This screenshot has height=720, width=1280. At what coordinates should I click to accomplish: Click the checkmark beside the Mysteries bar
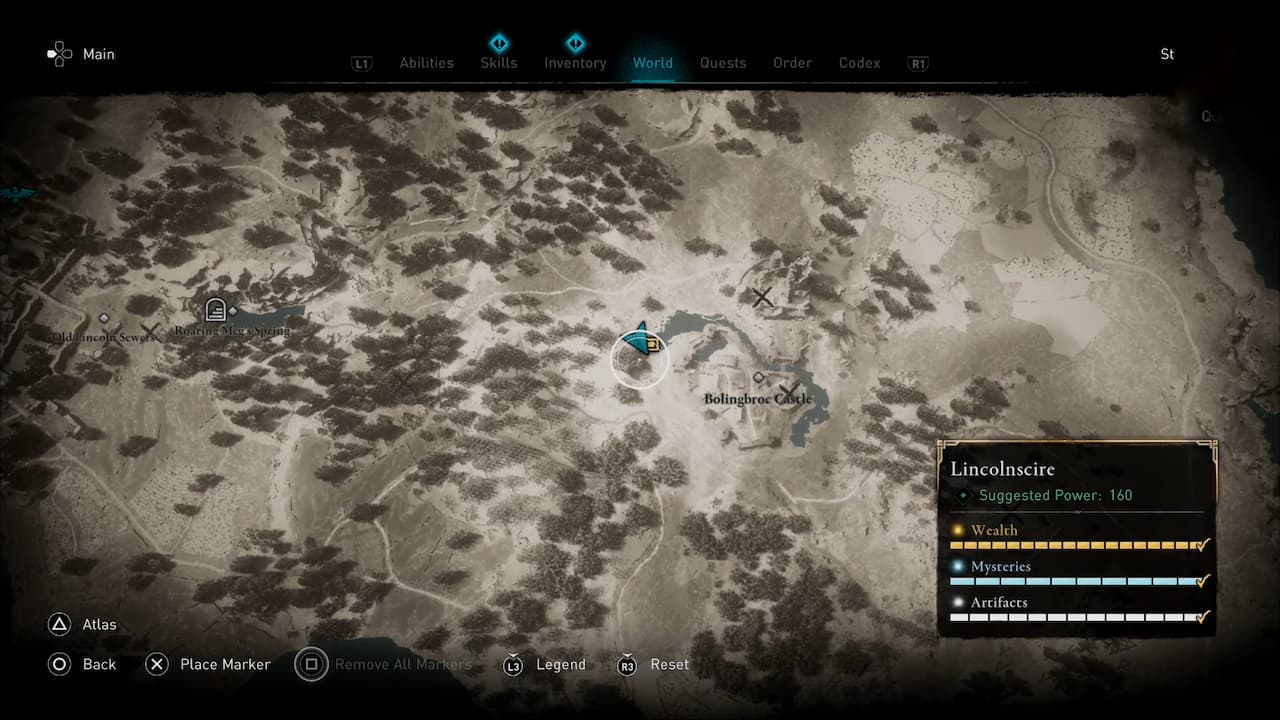click(x=1201, y=582)
